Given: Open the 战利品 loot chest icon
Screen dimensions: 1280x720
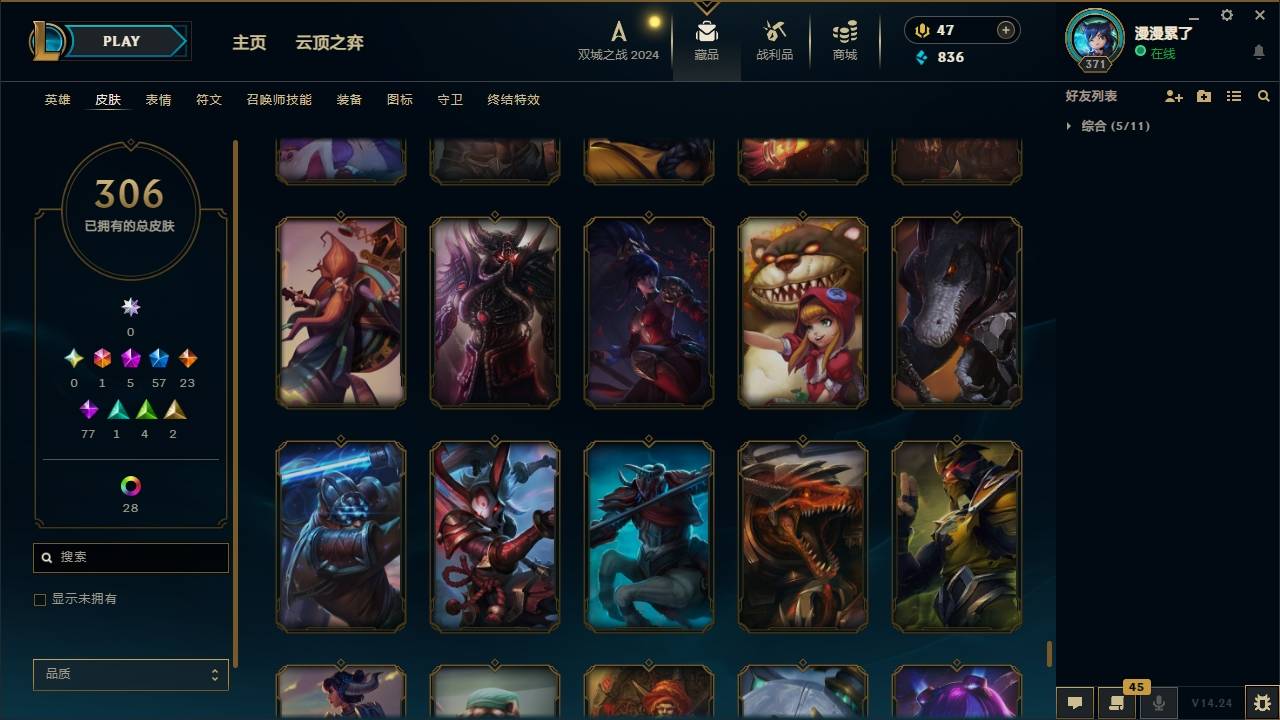Looking at the screenshot, I should [x=775, y=40].
